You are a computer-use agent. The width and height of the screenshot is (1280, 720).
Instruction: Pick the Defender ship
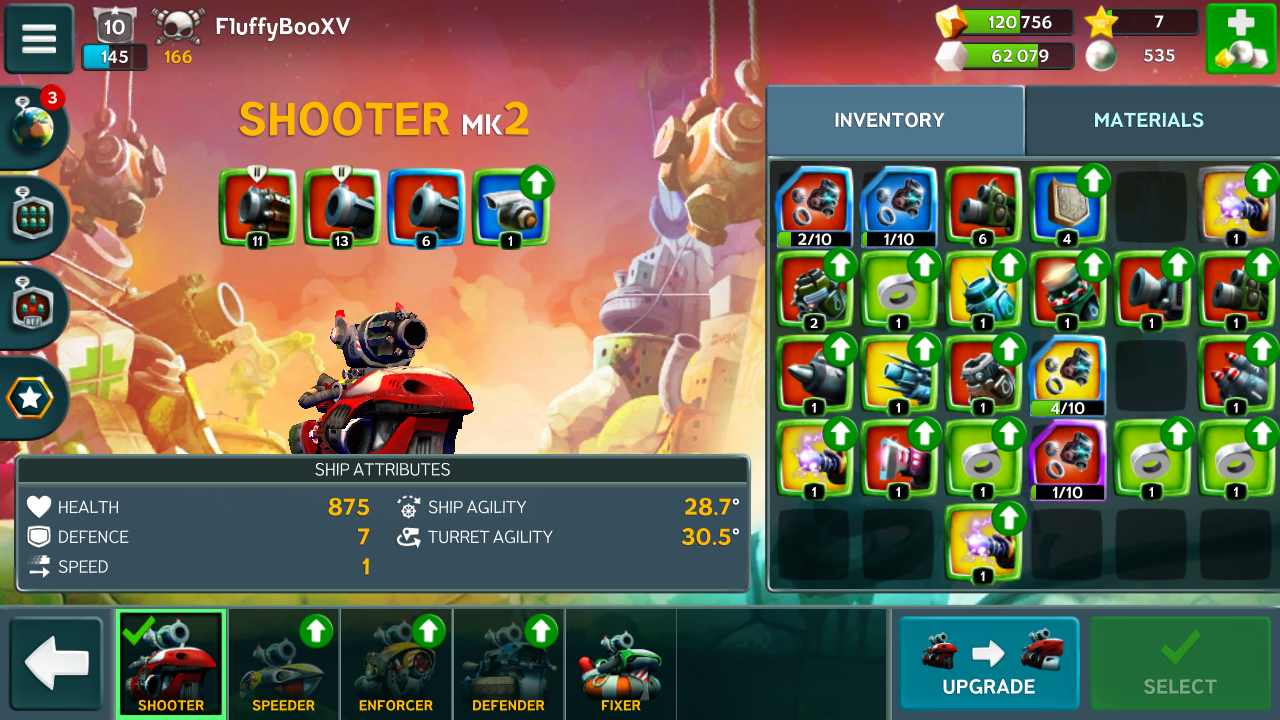[508, 664]
